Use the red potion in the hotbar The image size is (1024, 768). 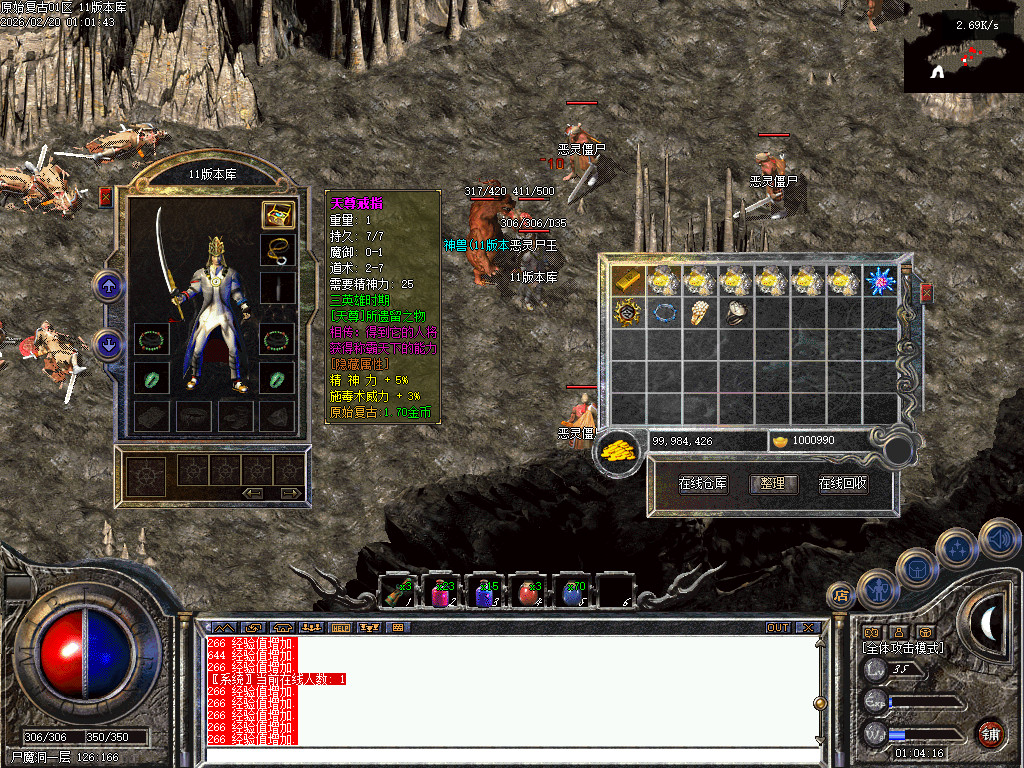click(x=528, y=593)
